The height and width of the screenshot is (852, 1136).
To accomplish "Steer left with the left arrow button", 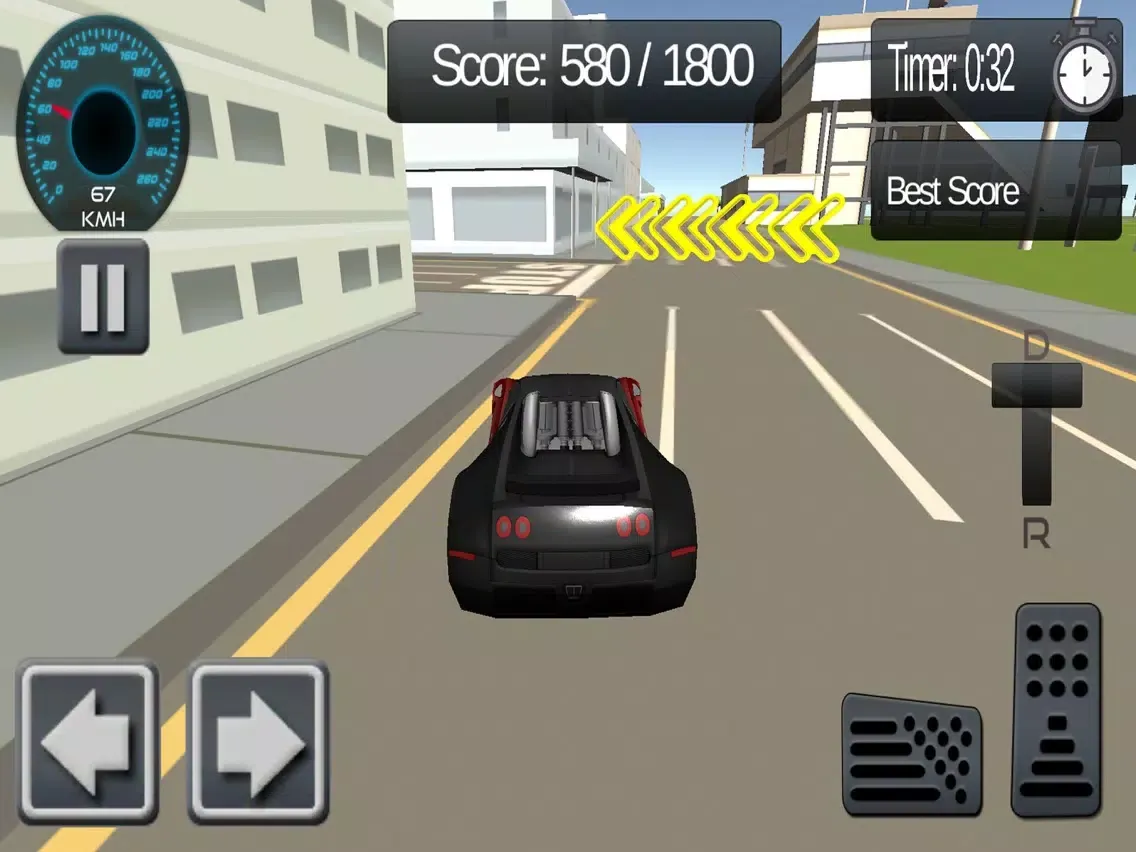I will click(88, 741).
